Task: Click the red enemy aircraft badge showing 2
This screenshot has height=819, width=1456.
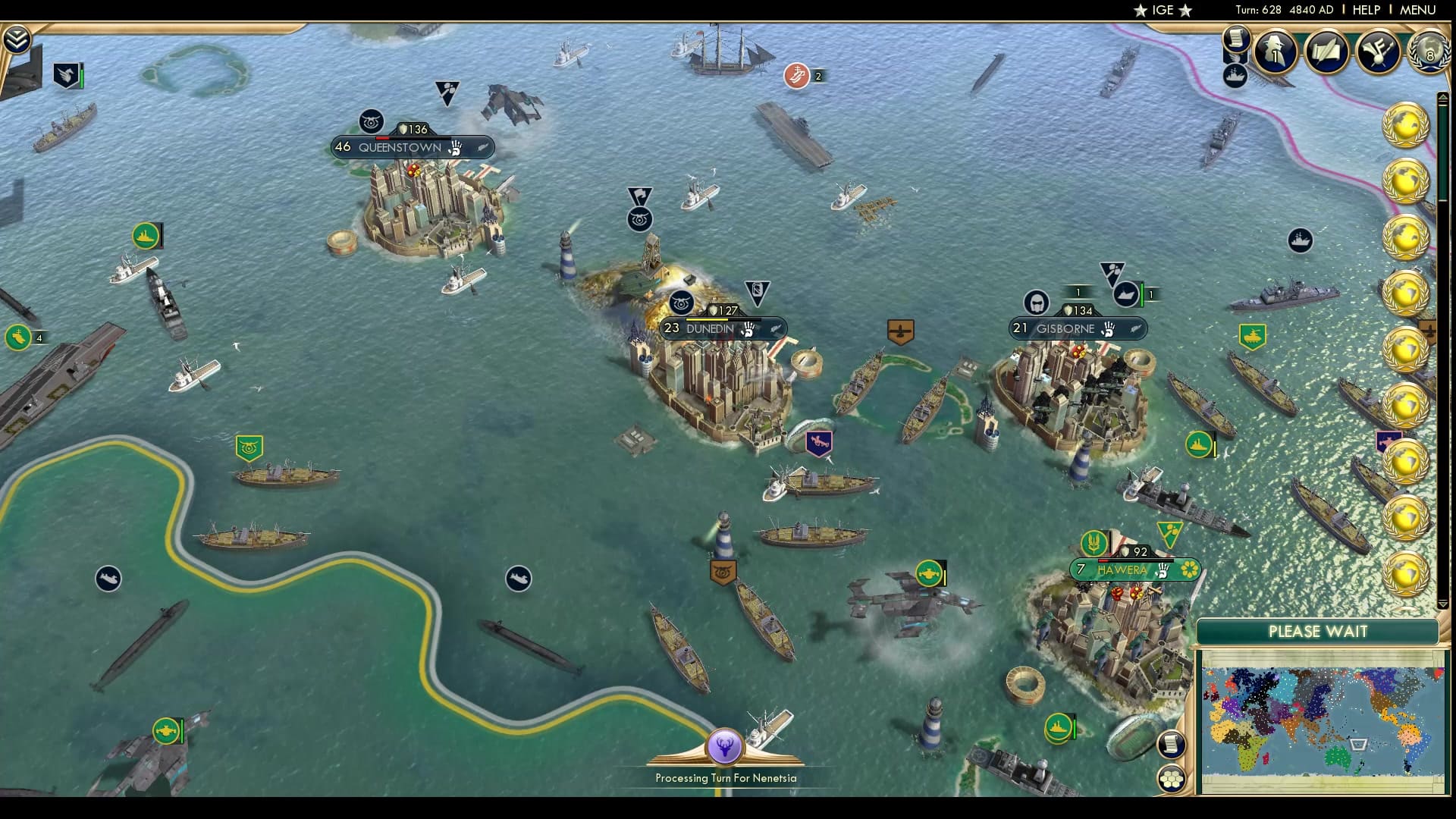Action: (796, 76)
